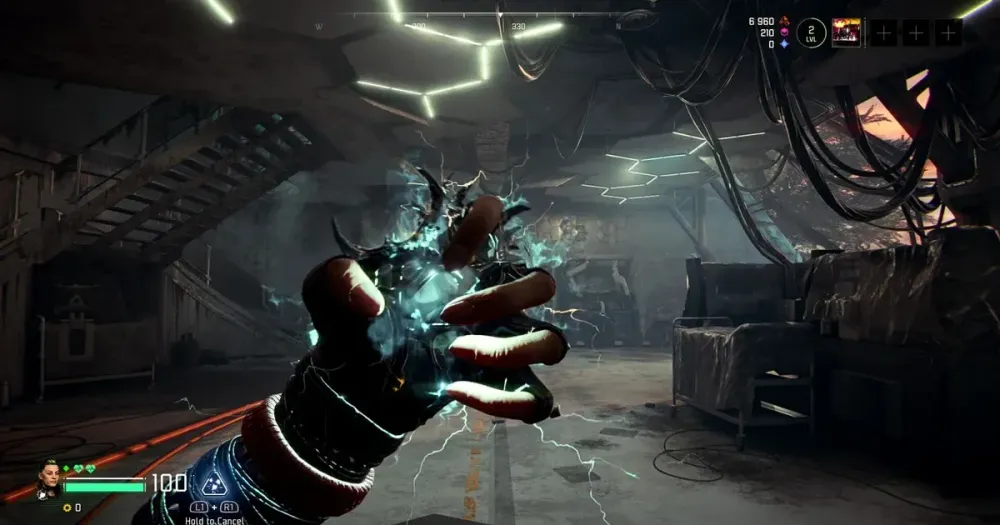Click the level 2 circle badge
The image size is (1000, 525).
point(812,32)
